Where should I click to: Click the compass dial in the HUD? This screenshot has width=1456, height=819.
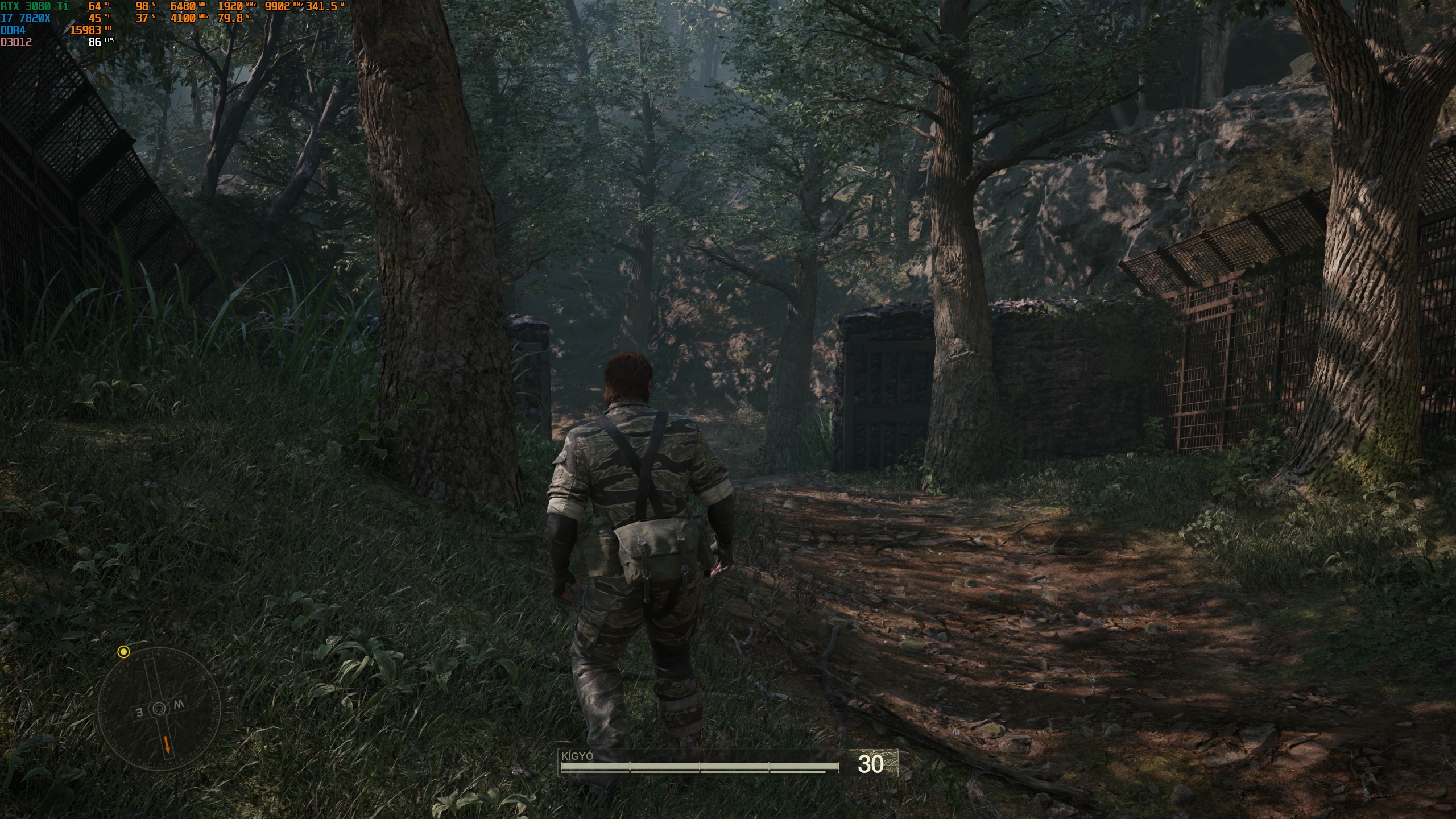tap(159, 709)
